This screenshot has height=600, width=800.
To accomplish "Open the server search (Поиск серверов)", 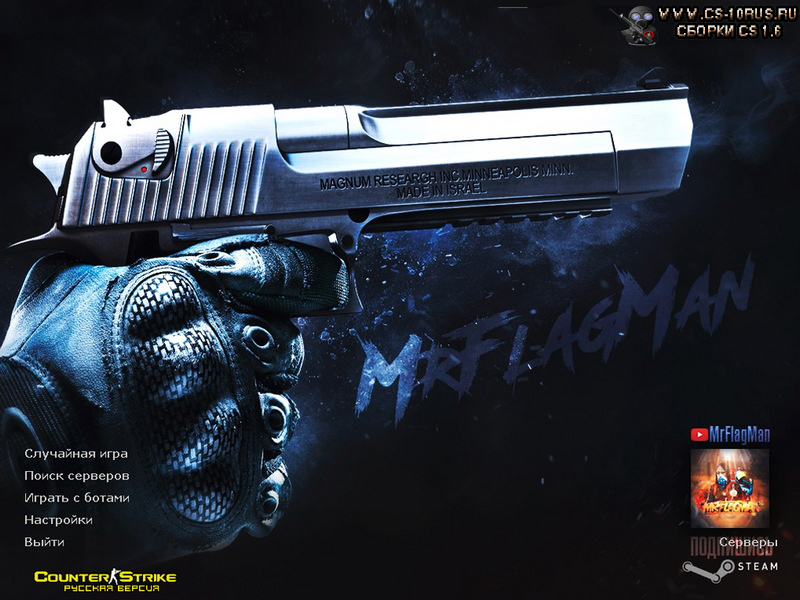I will 76,475.
